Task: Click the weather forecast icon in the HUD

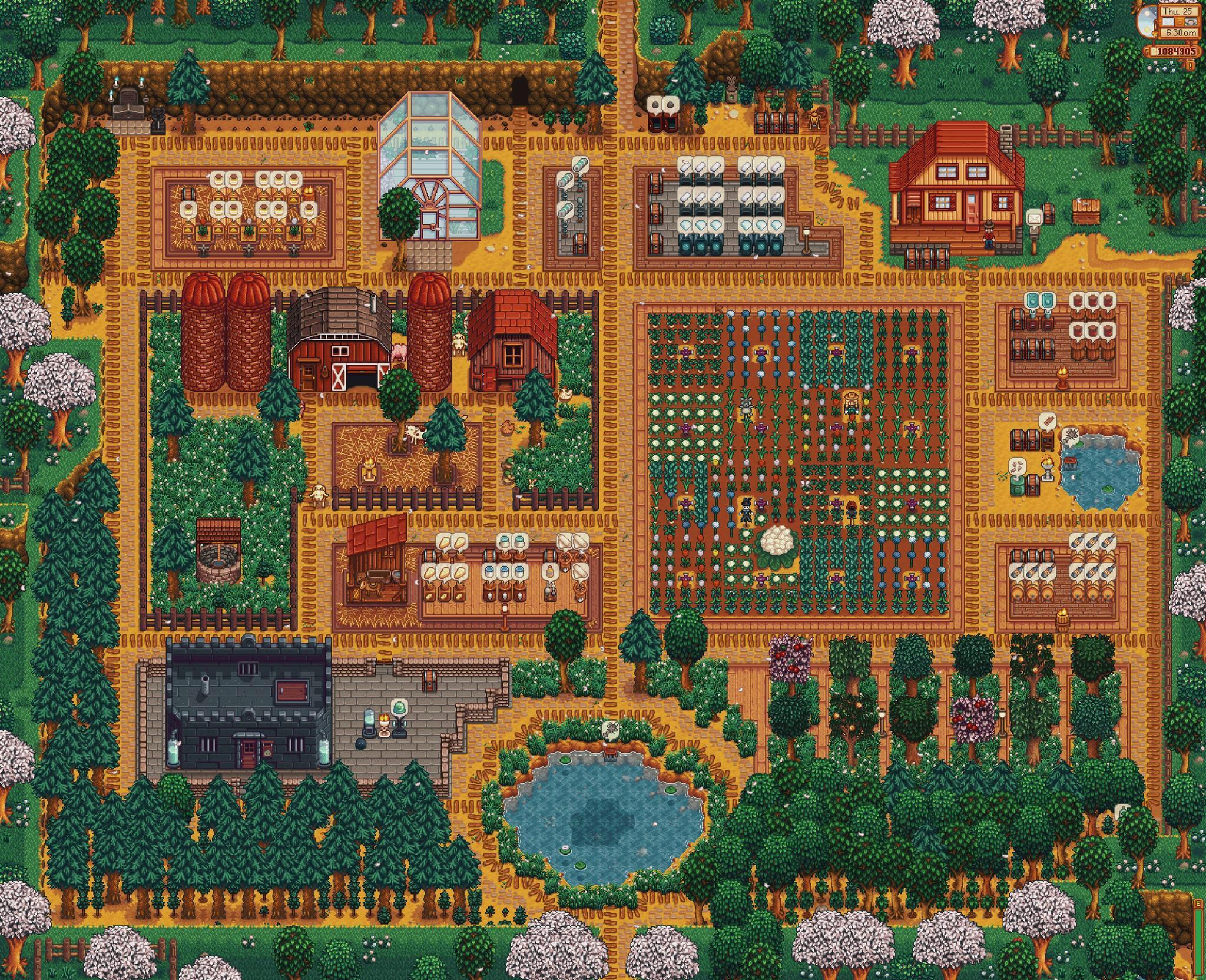Action: 1168,22
